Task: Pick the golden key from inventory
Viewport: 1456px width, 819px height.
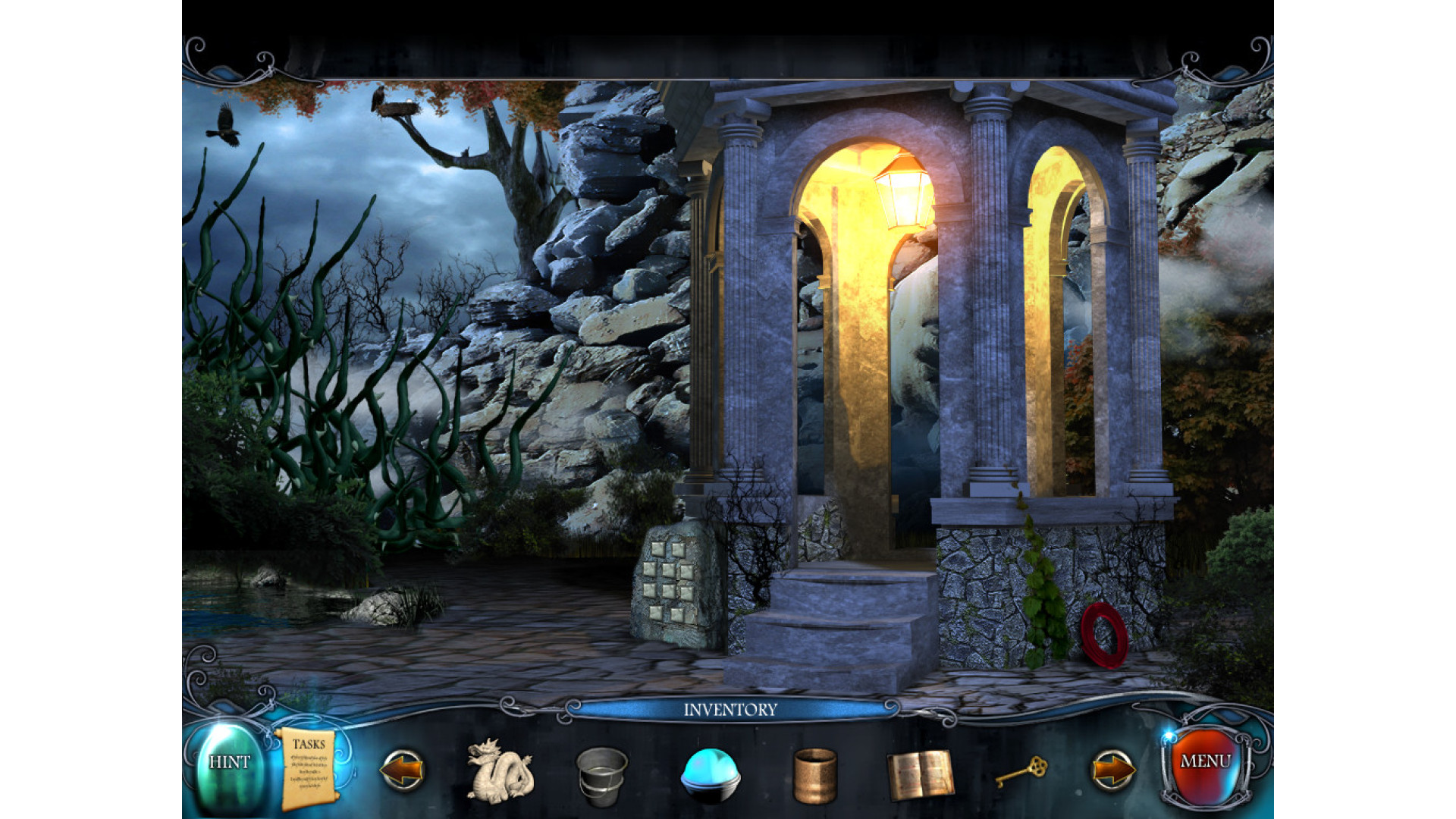Action: point(1021,771)
